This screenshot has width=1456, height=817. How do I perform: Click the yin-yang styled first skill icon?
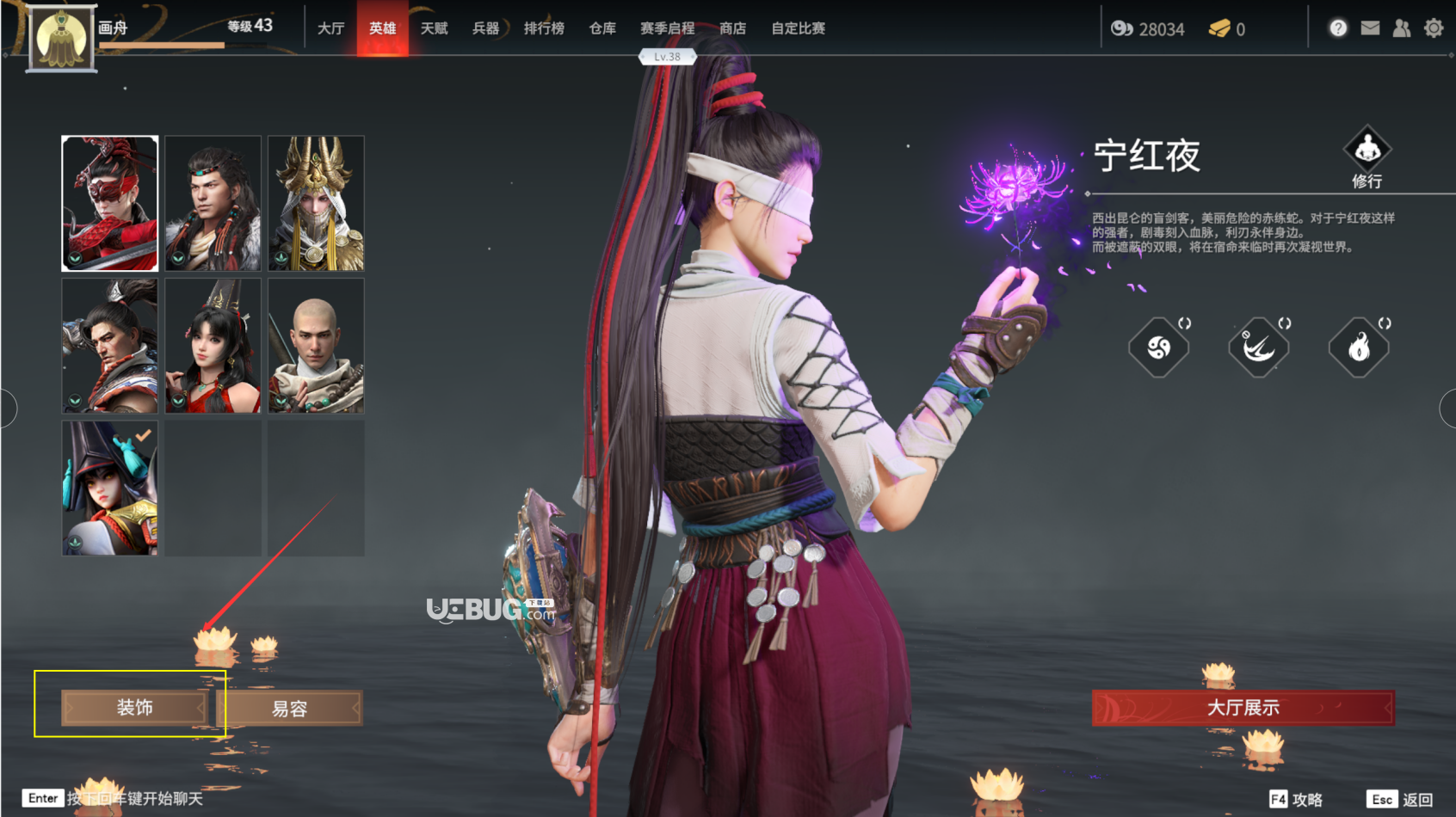pyautogui.click(x=1158, y=346)
